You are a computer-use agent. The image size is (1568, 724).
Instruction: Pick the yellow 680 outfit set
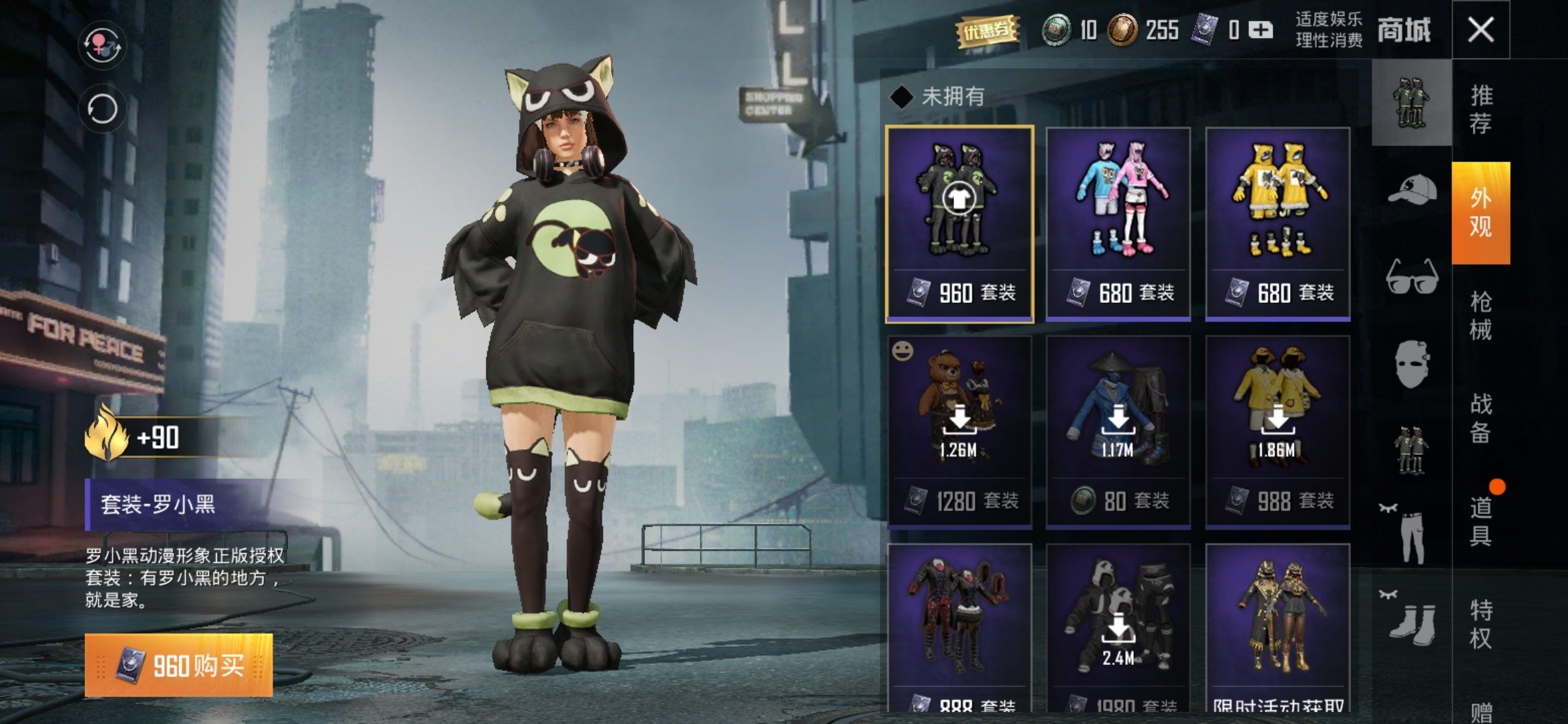point(1278,224)
